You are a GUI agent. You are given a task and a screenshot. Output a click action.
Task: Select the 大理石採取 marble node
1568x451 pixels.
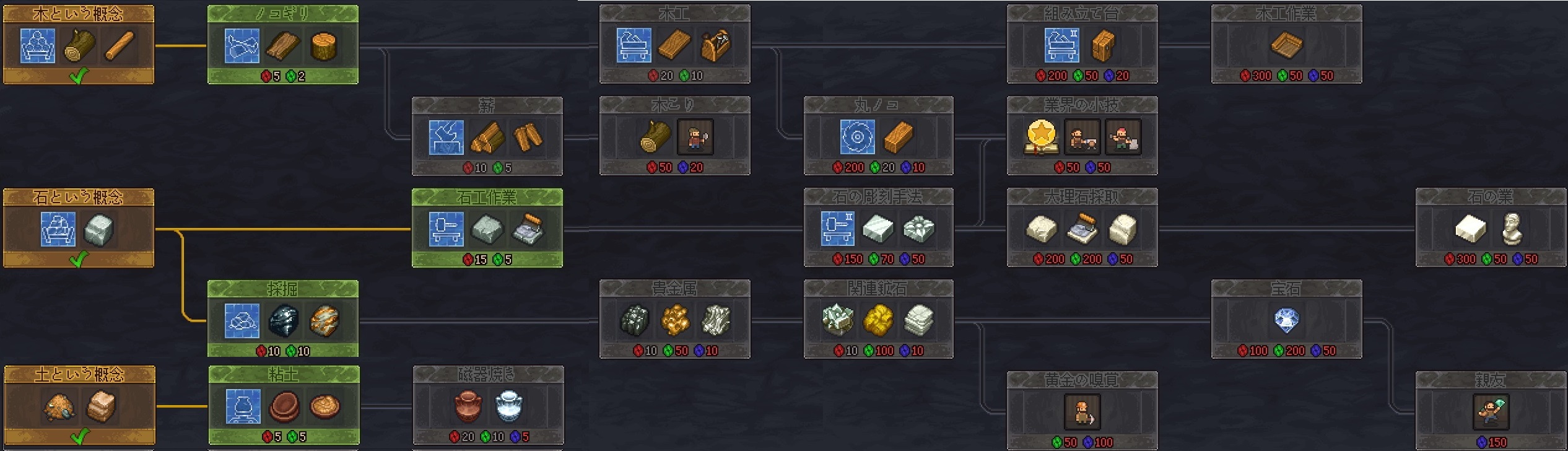pos(1082,229)
